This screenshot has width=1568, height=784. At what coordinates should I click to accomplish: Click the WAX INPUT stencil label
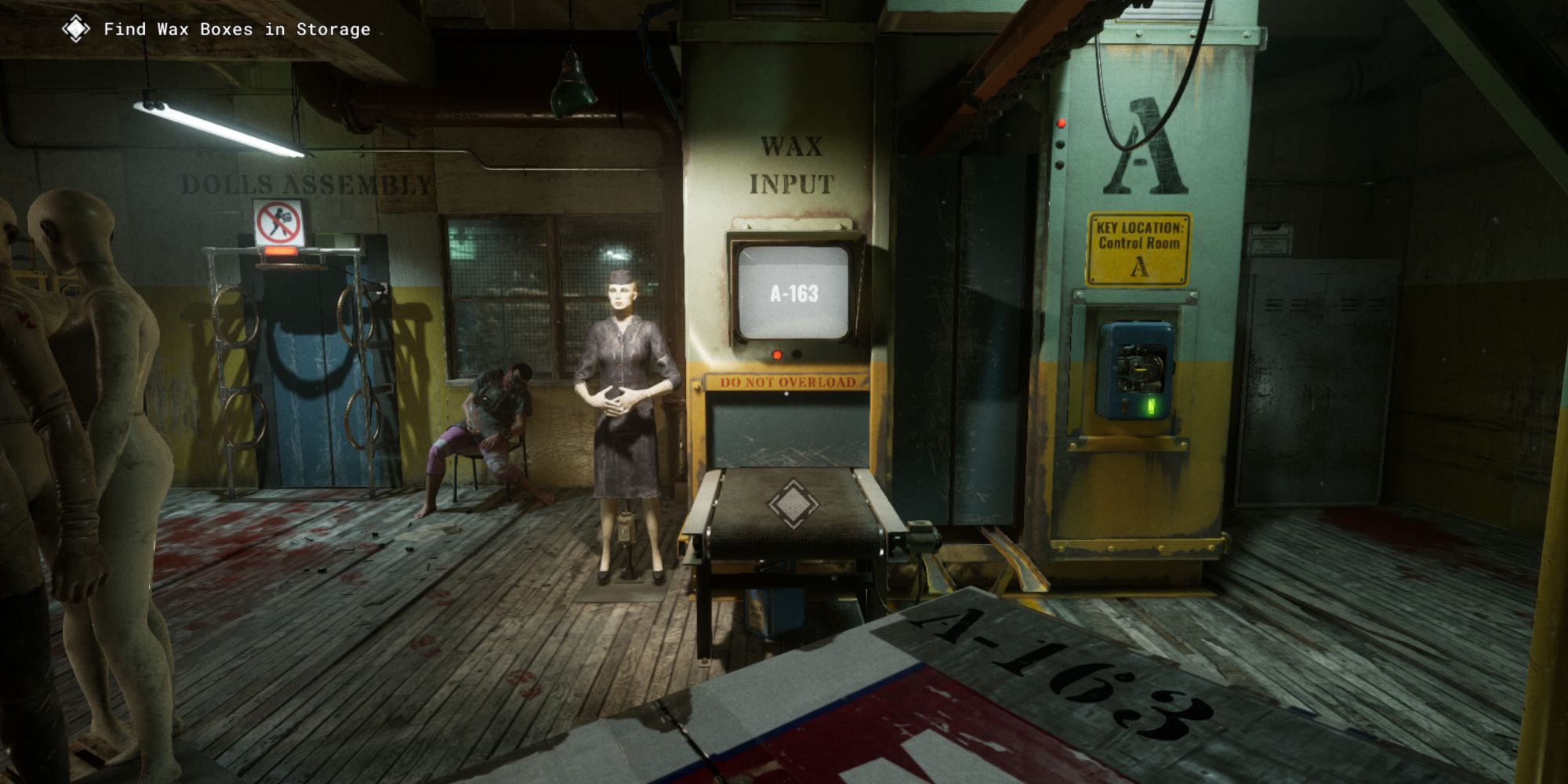pos(792,165)
